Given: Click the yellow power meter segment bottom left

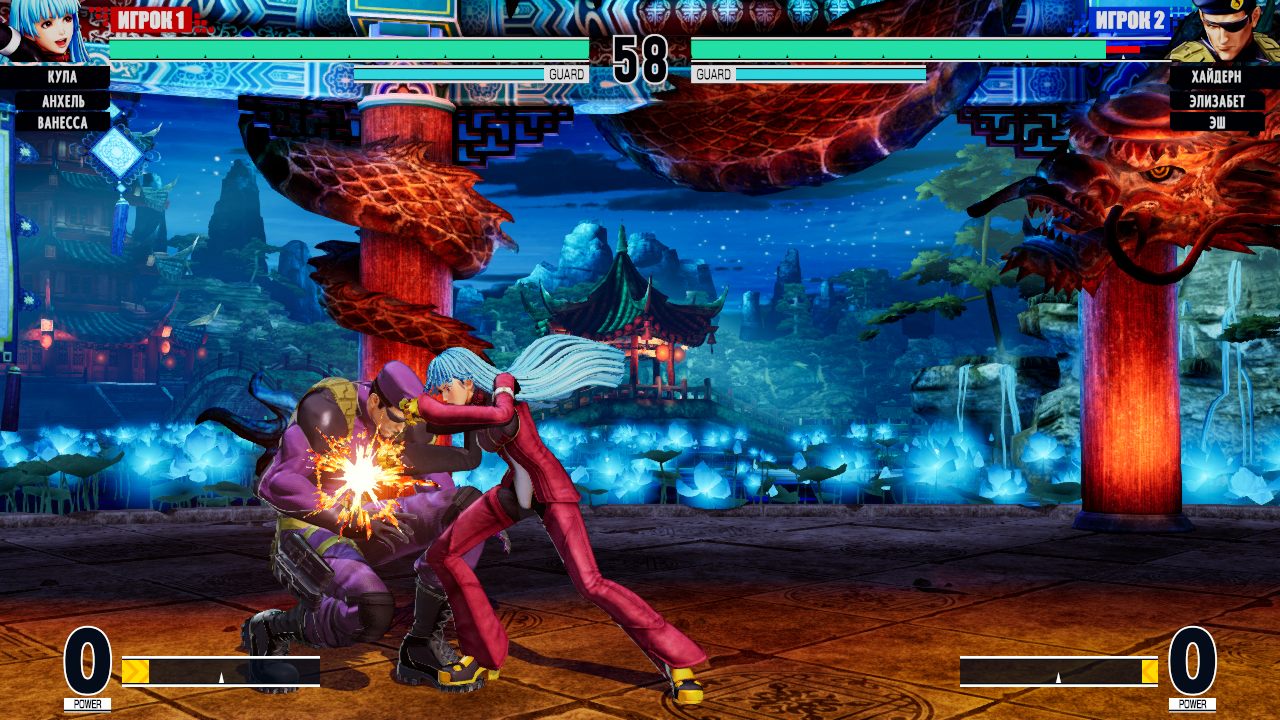Looking at the screenshot, I should [135, 671].
